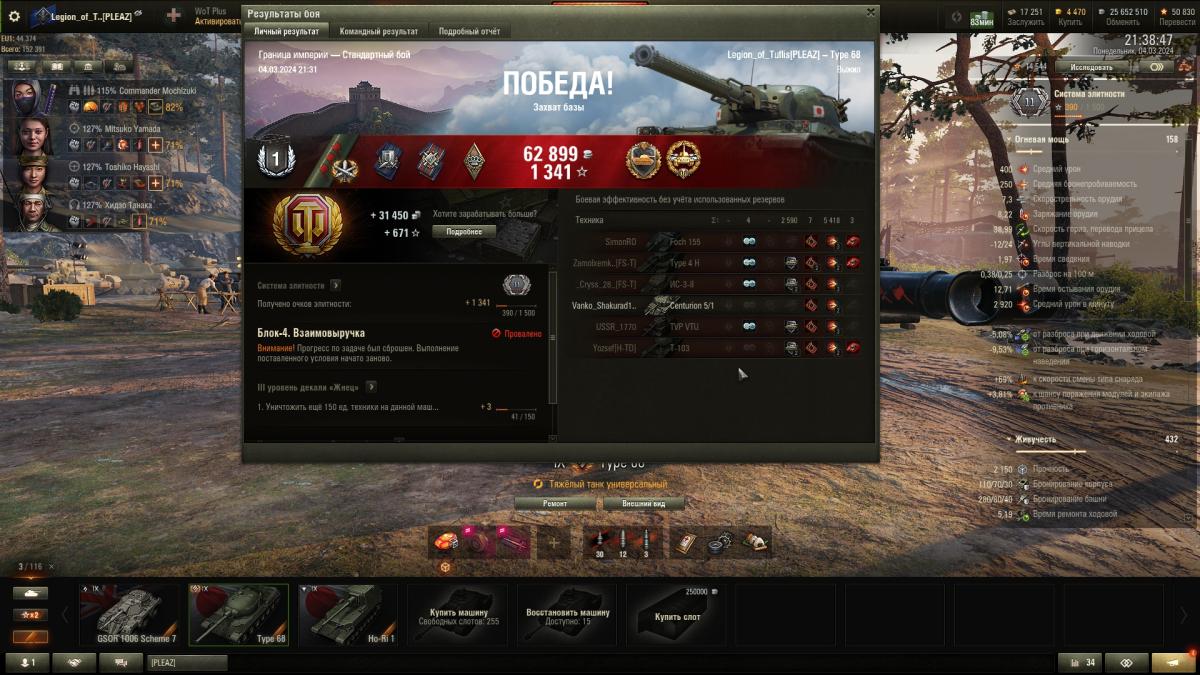Click the Купить машину slot
Screen dimensions: 1200x675
click(458, 615)
